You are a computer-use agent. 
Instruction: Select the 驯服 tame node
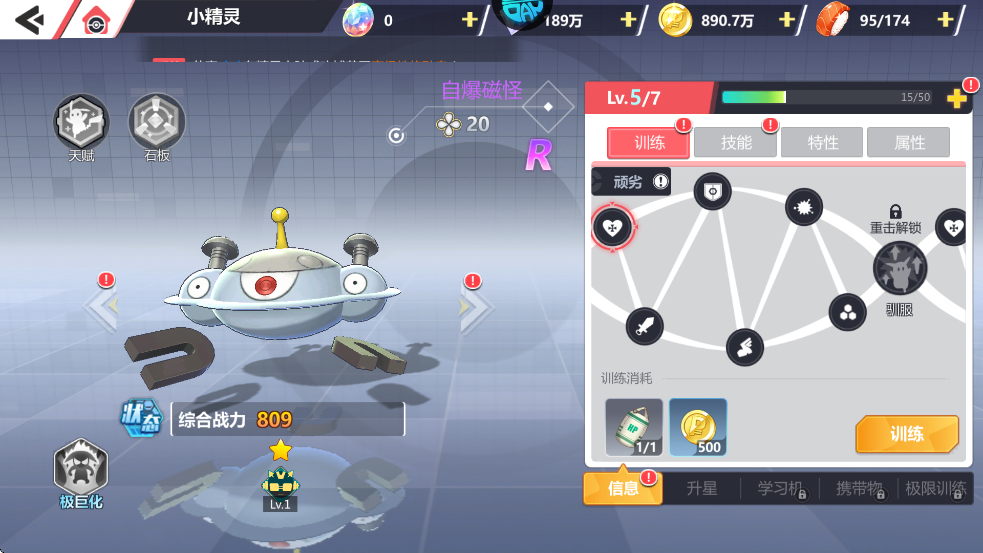[x=899, y=268]
